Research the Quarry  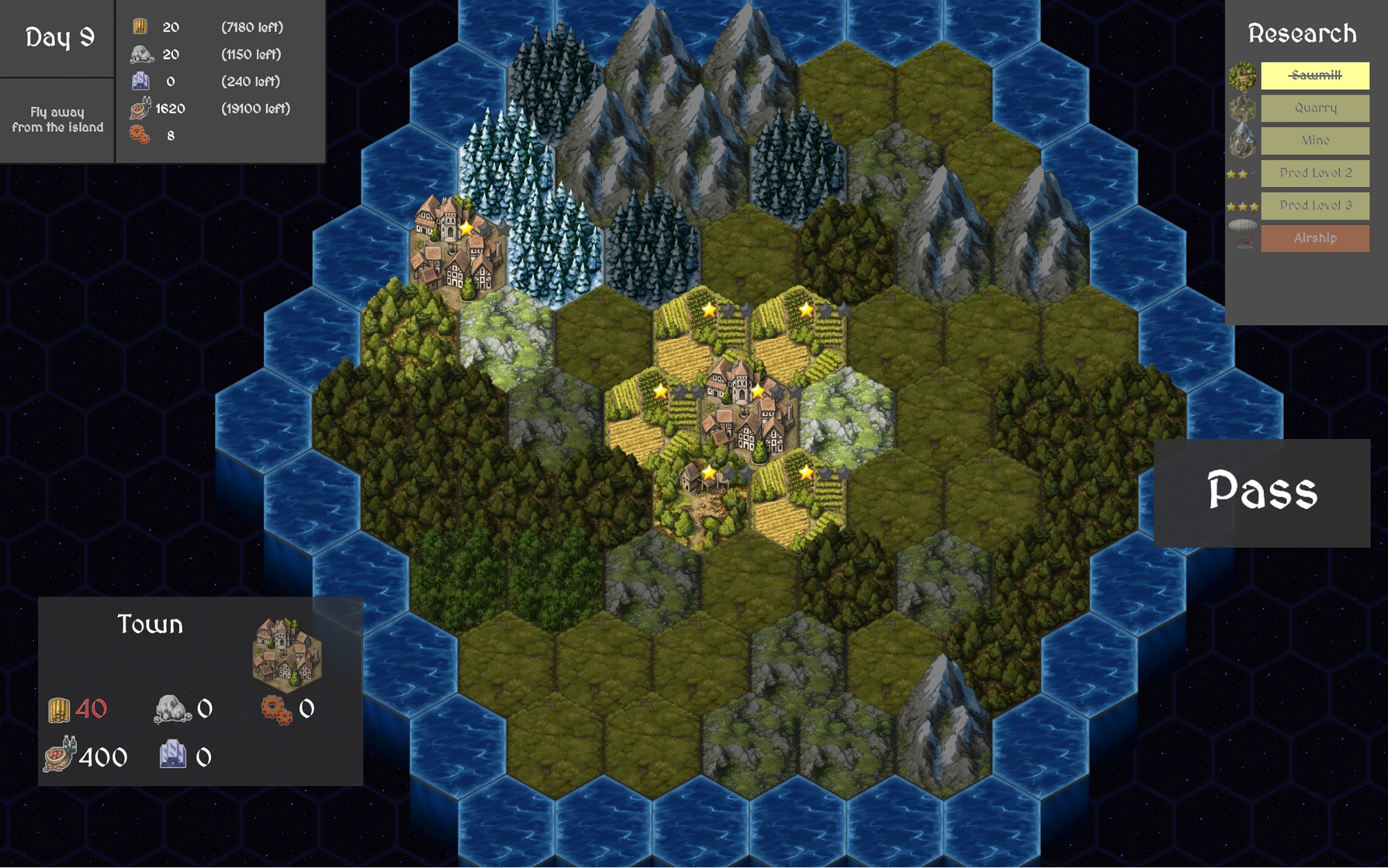1314,108
